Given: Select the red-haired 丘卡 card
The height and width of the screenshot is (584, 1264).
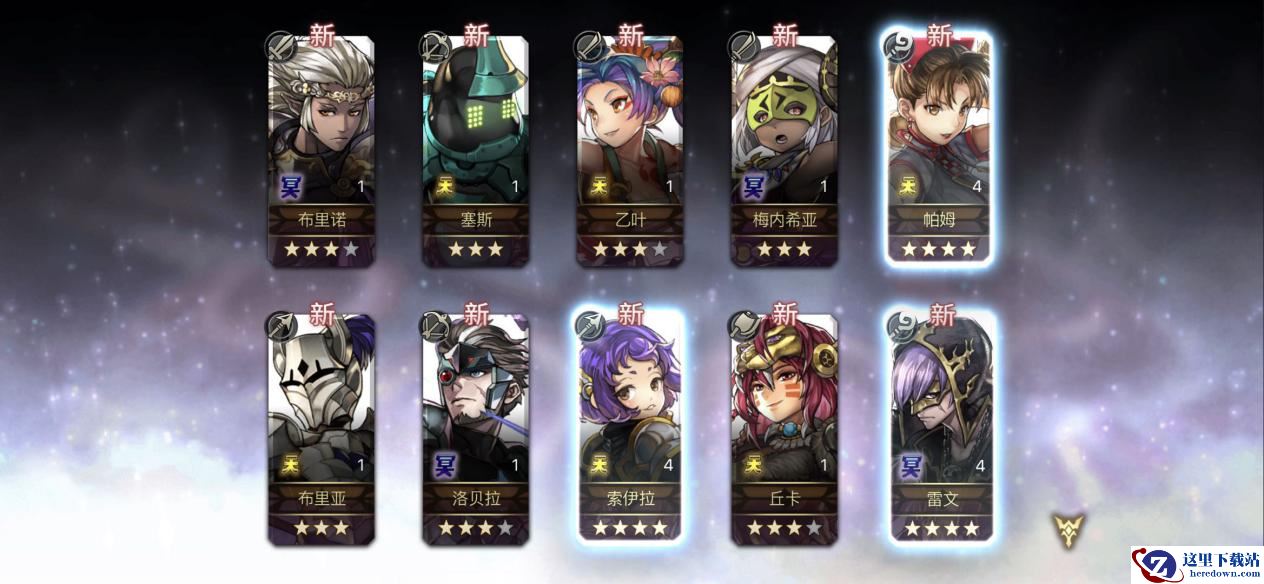Looking at the screenshot, I should [784, 428].
